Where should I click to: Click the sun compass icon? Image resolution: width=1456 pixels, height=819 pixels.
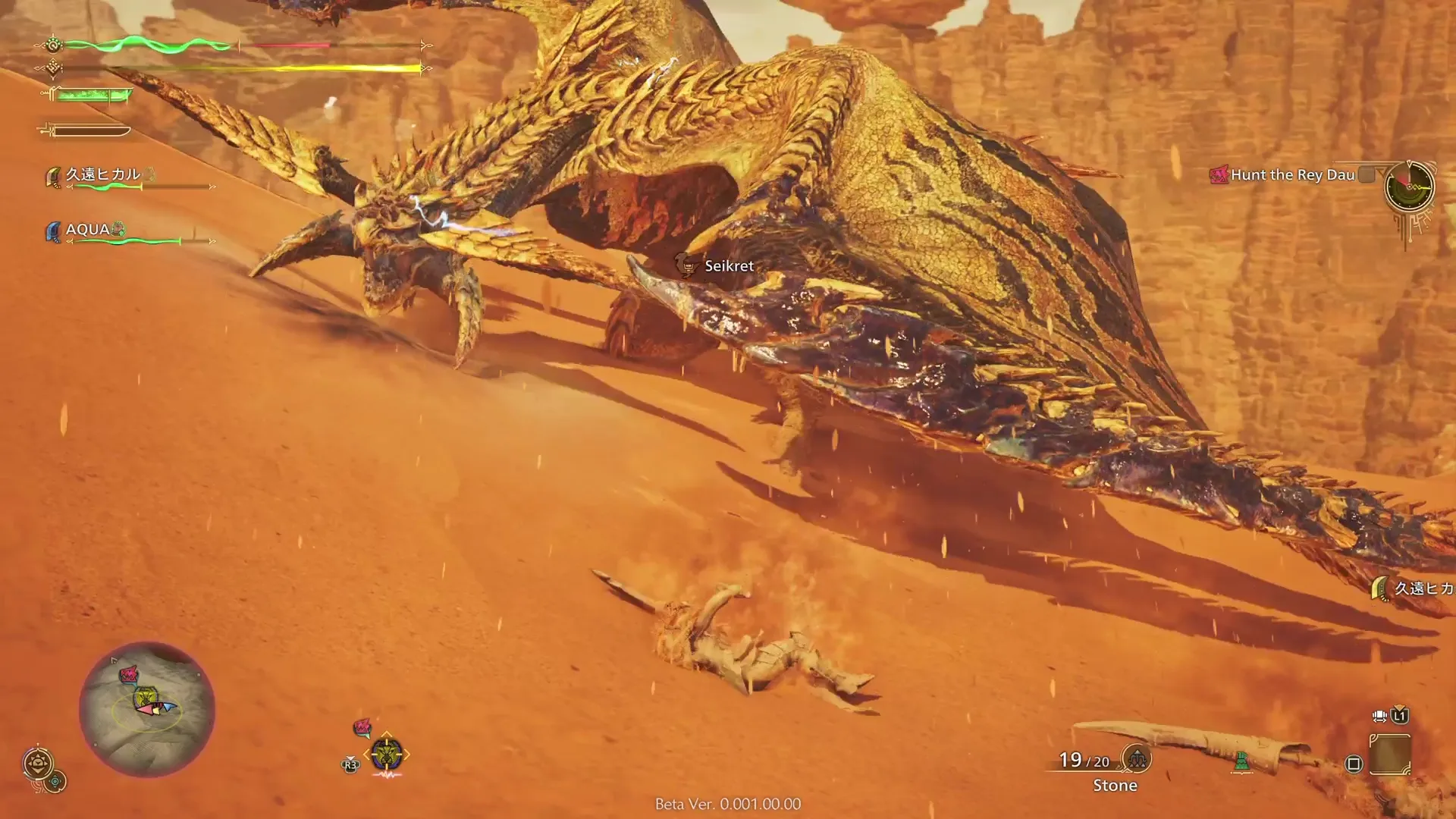[x=38, y=763]
